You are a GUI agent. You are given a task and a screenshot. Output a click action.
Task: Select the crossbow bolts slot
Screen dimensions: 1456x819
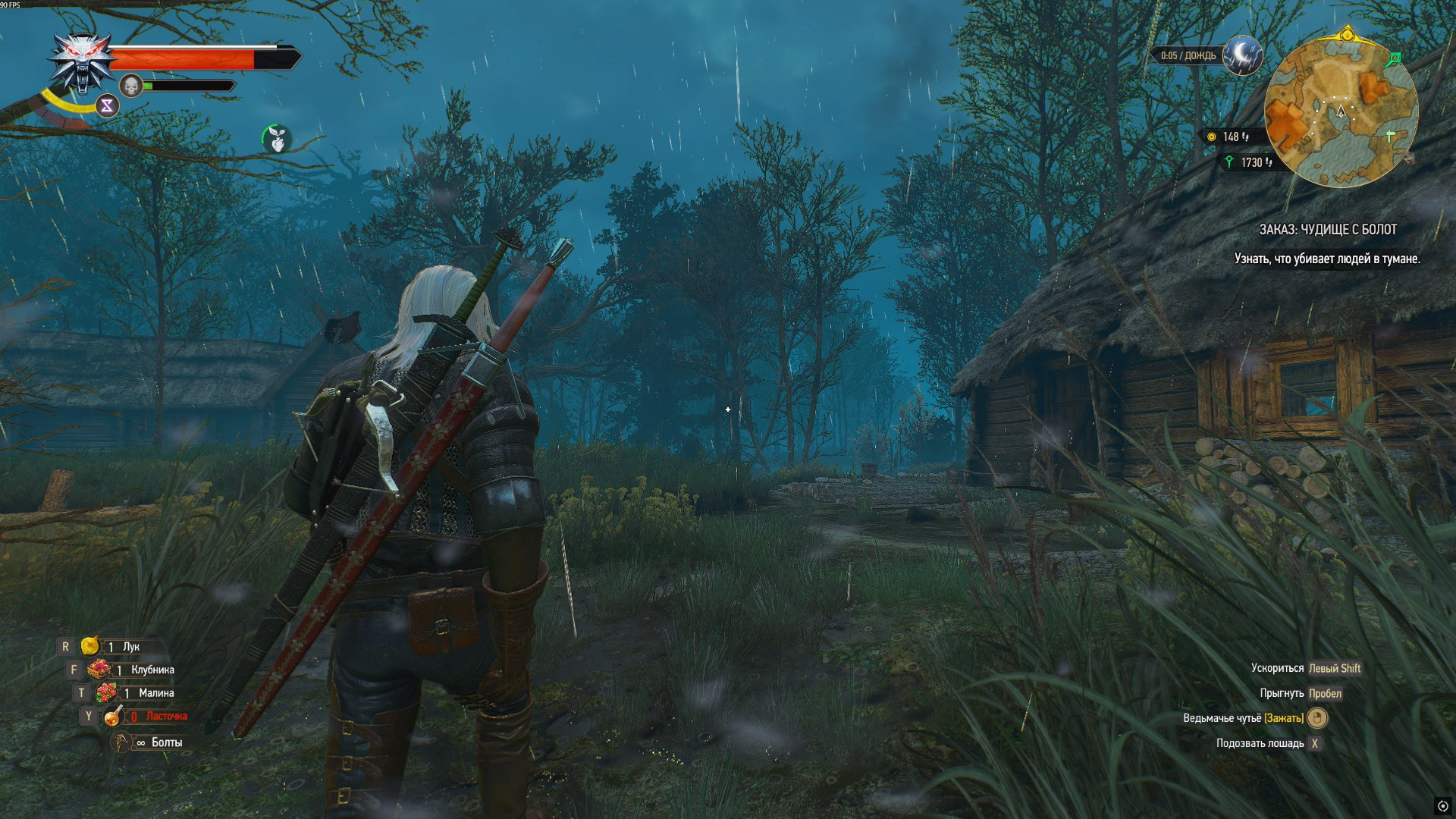(122, 742)
